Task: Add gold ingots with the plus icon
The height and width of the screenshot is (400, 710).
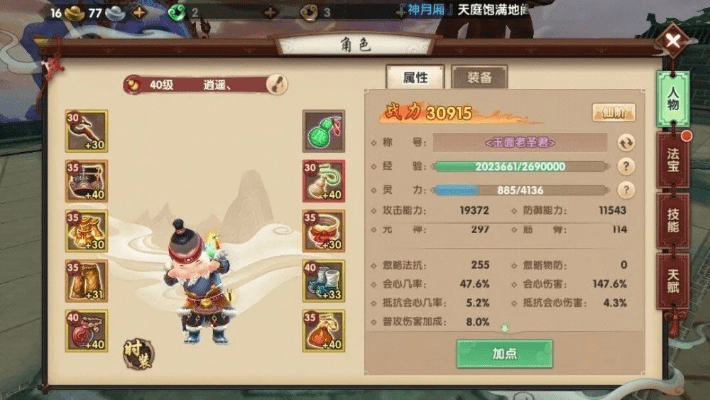Action: pyautogui.click(x=138, y=13)
